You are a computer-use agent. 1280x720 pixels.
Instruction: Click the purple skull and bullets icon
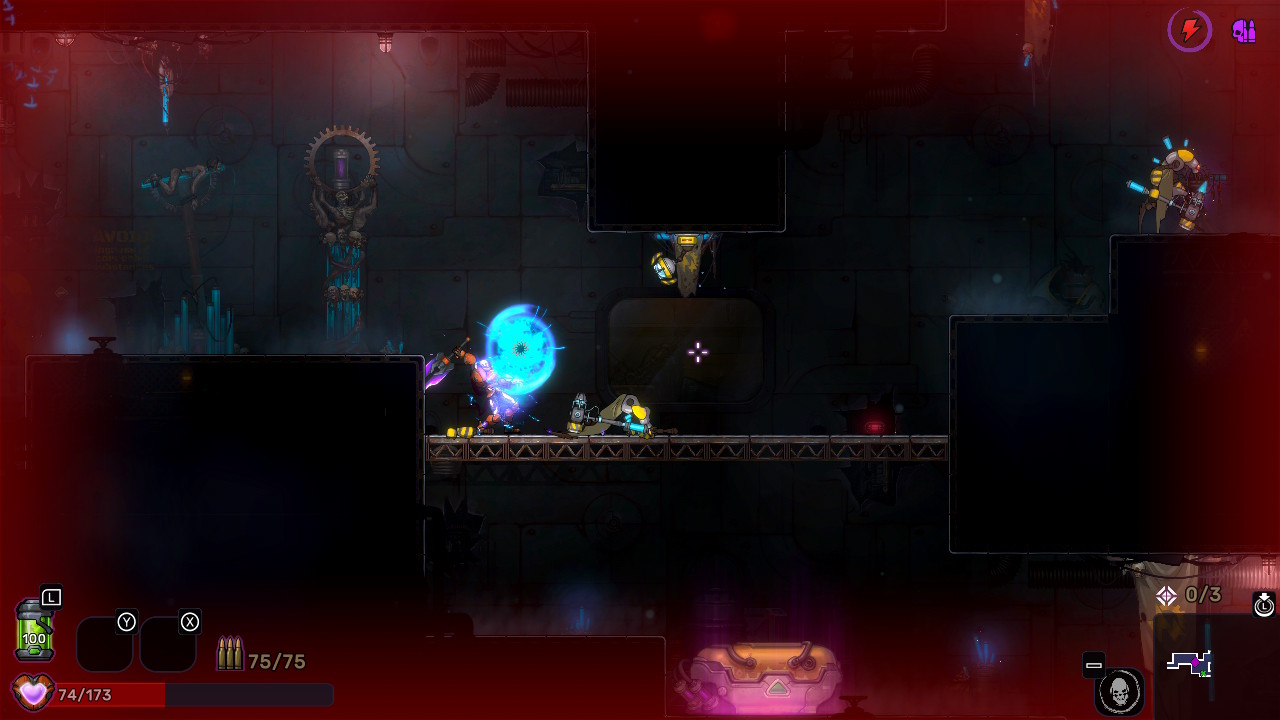1244,31
